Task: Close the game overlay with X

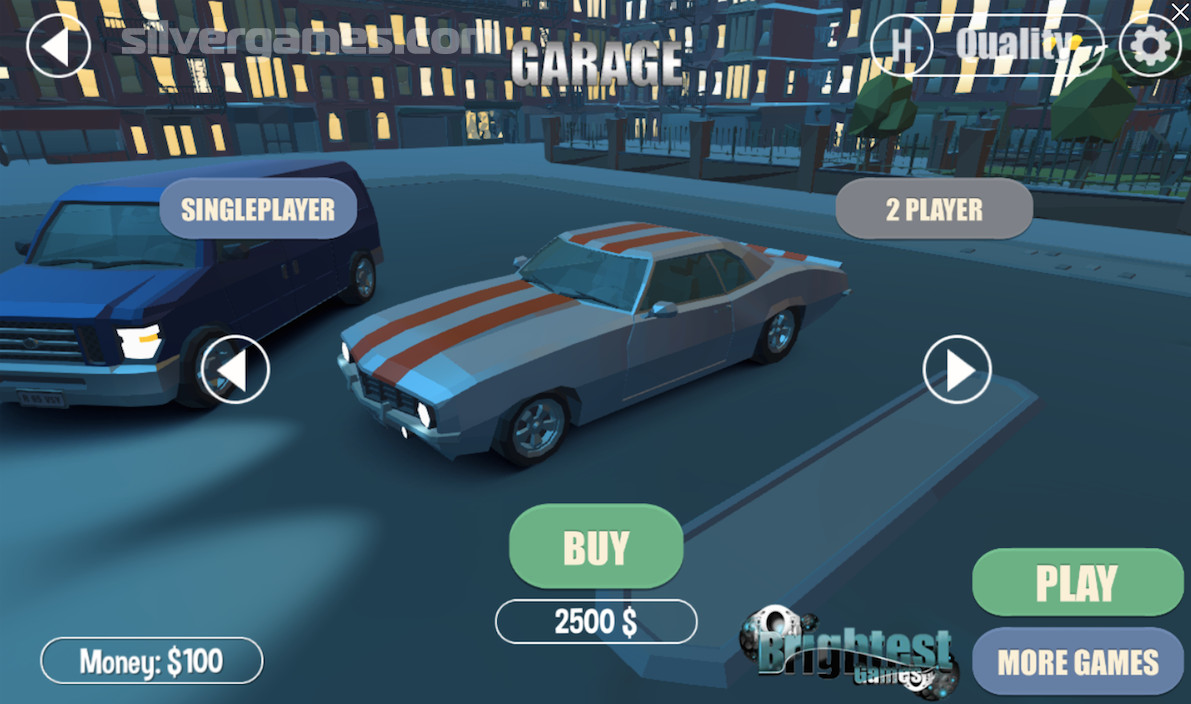Action: click(x=1180, y=10)
